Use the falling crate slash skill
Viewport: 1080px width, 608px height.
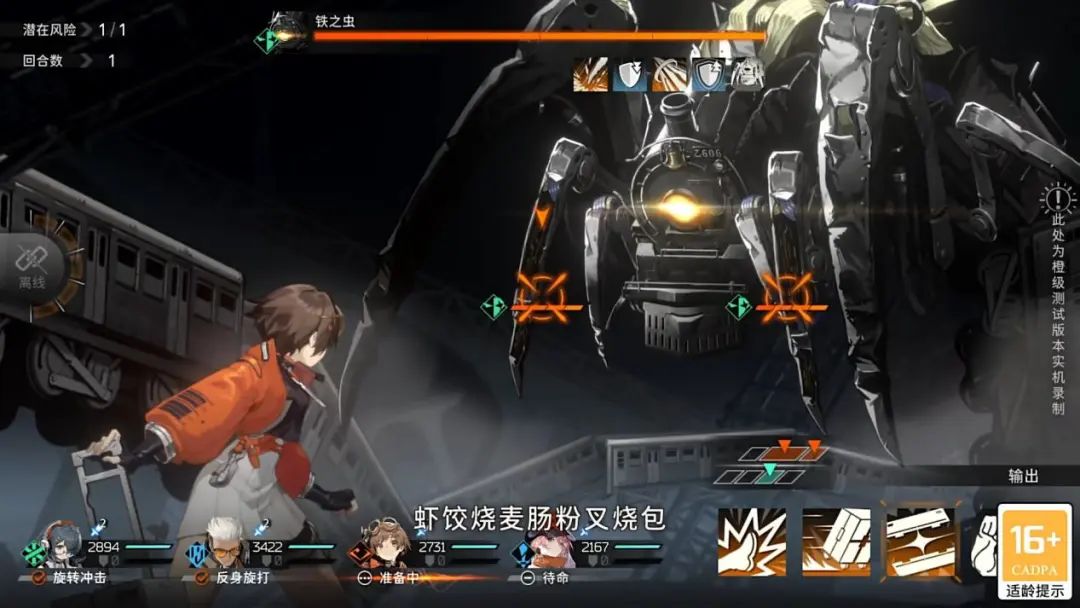click(836, 543)
